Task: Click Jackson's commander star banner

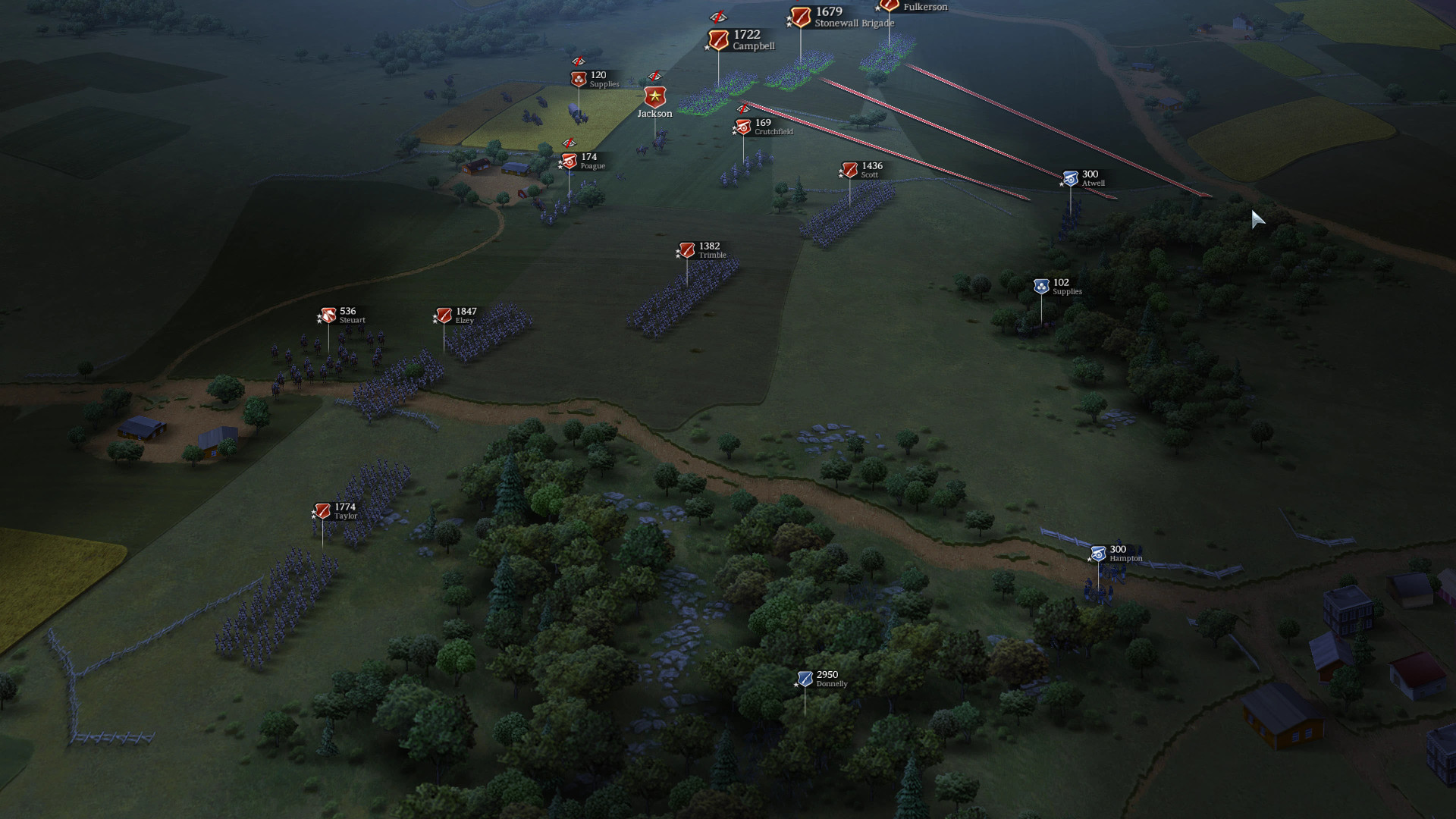Action: pyautogui.click(x=655, y=97)
